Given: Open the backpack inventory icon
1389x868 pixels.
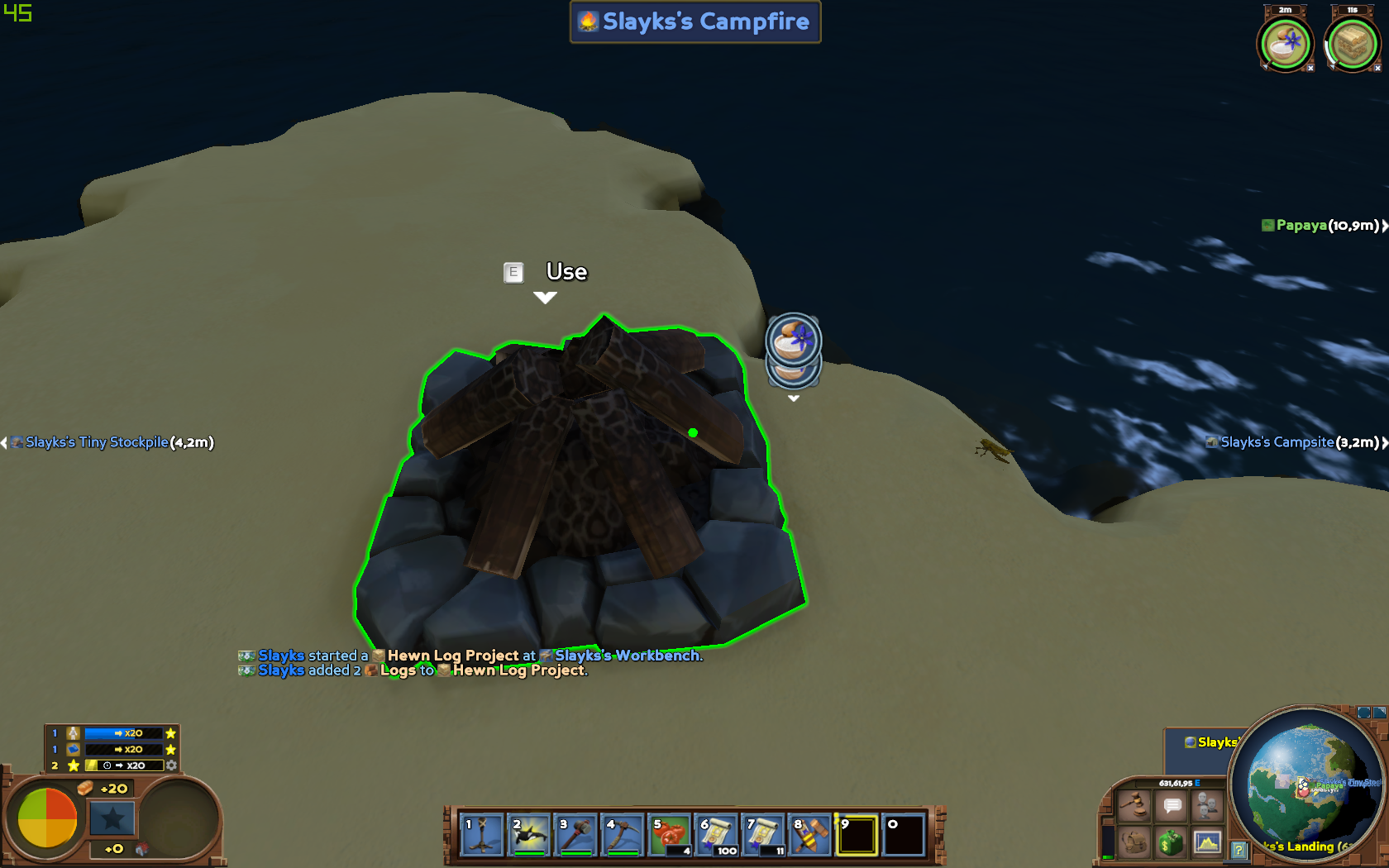Looking at the screenshot, I should [1134, 842].
